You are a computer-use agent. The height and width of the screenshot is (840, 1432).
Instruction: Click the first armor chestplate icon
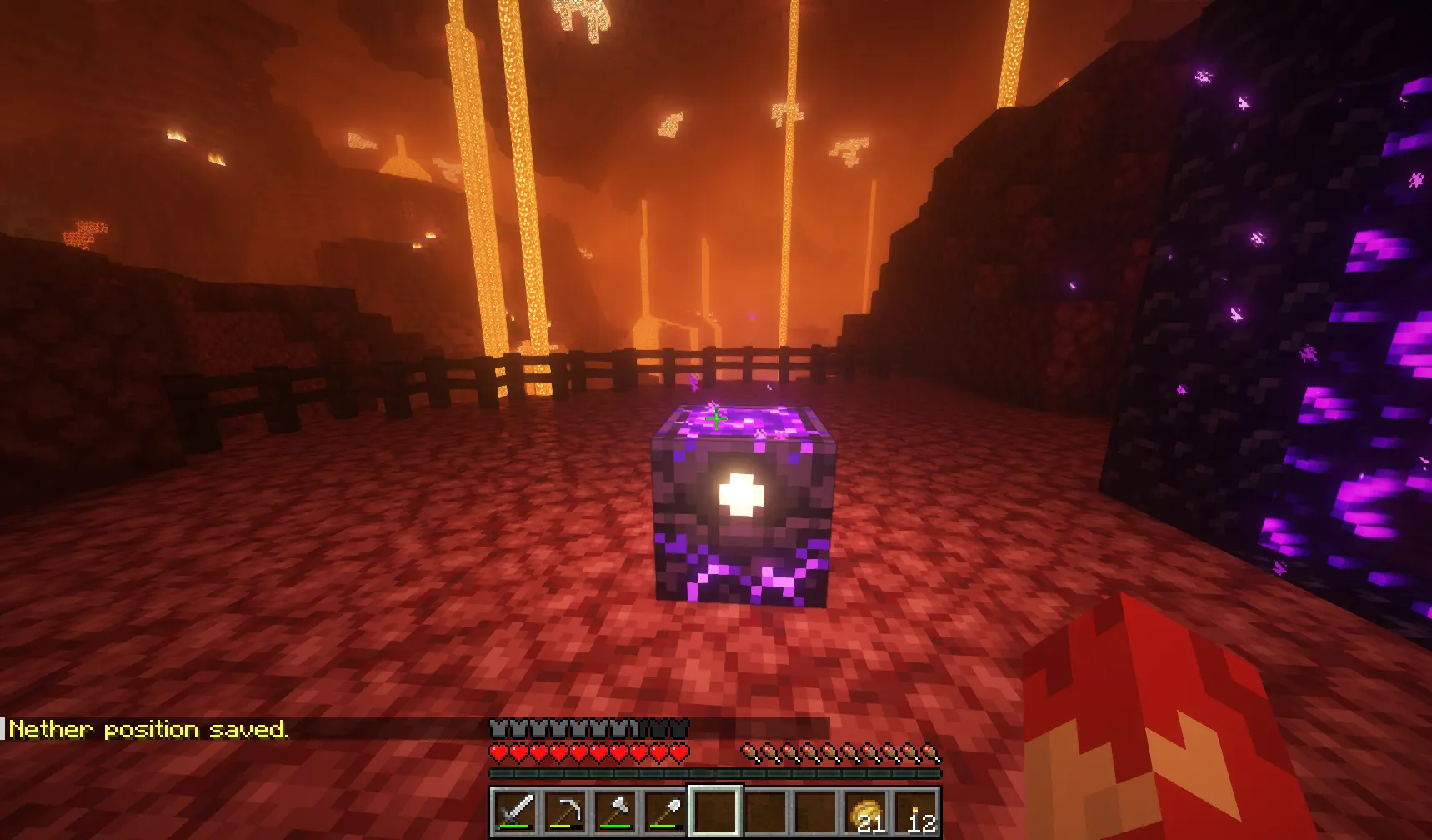tap(499, 727)
